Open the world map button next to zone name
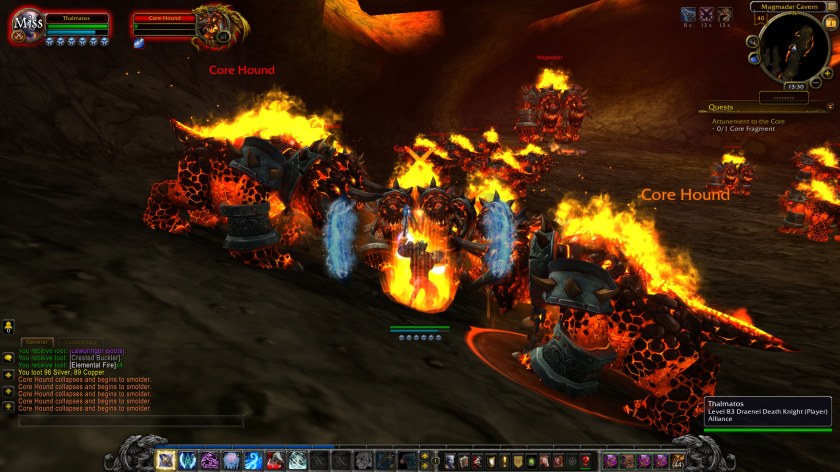 pos(831,7)
